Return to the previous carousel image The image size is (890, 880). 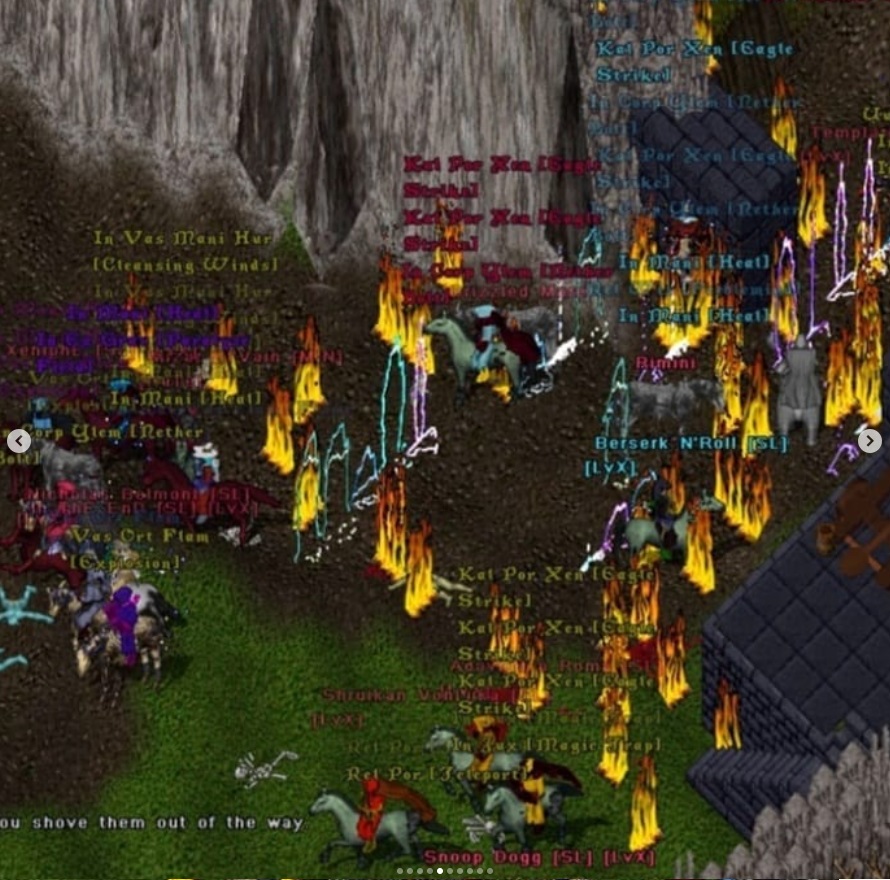click(x=19, y=440)
